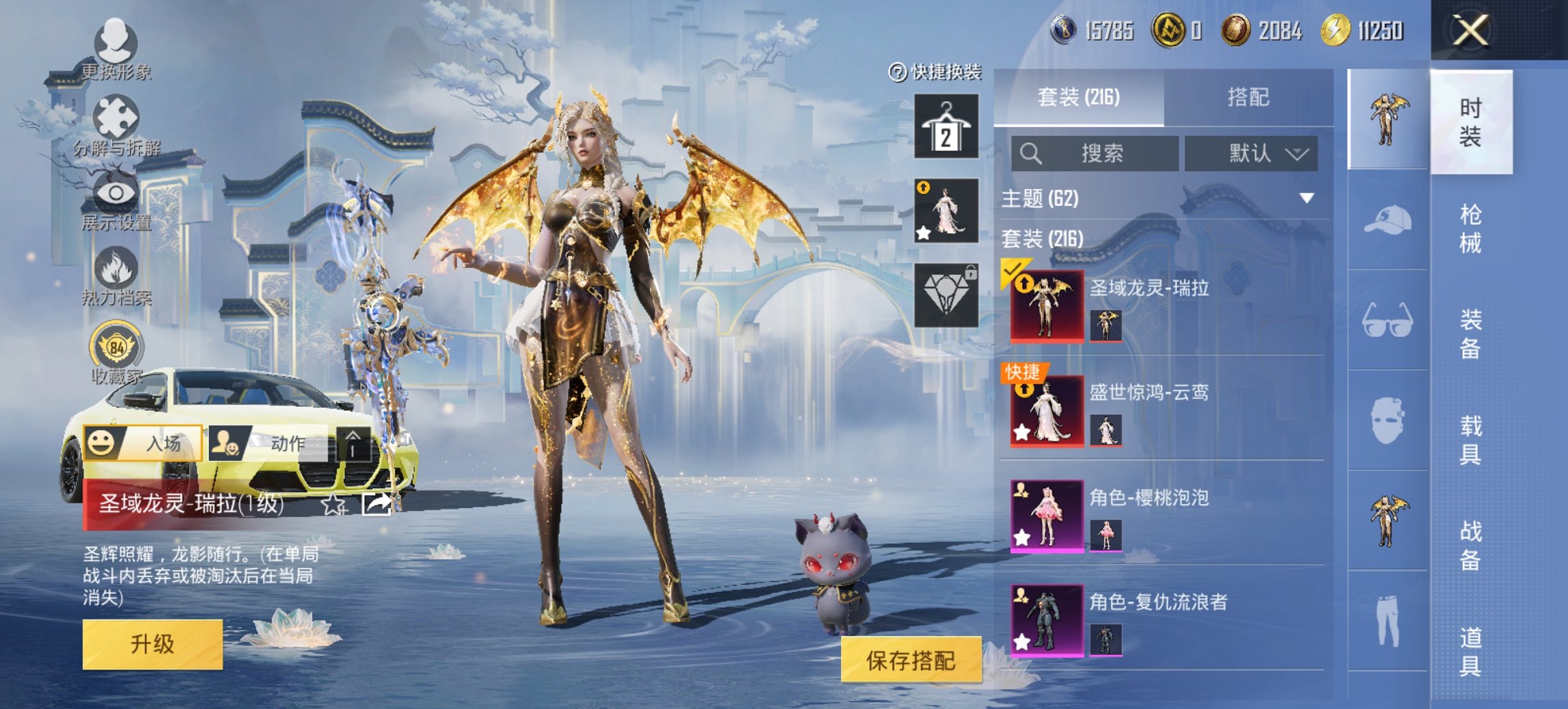This screenshot has height=709, width=1568.
Task: Expand the 主题 (62) section
Action: (1306, 198)
